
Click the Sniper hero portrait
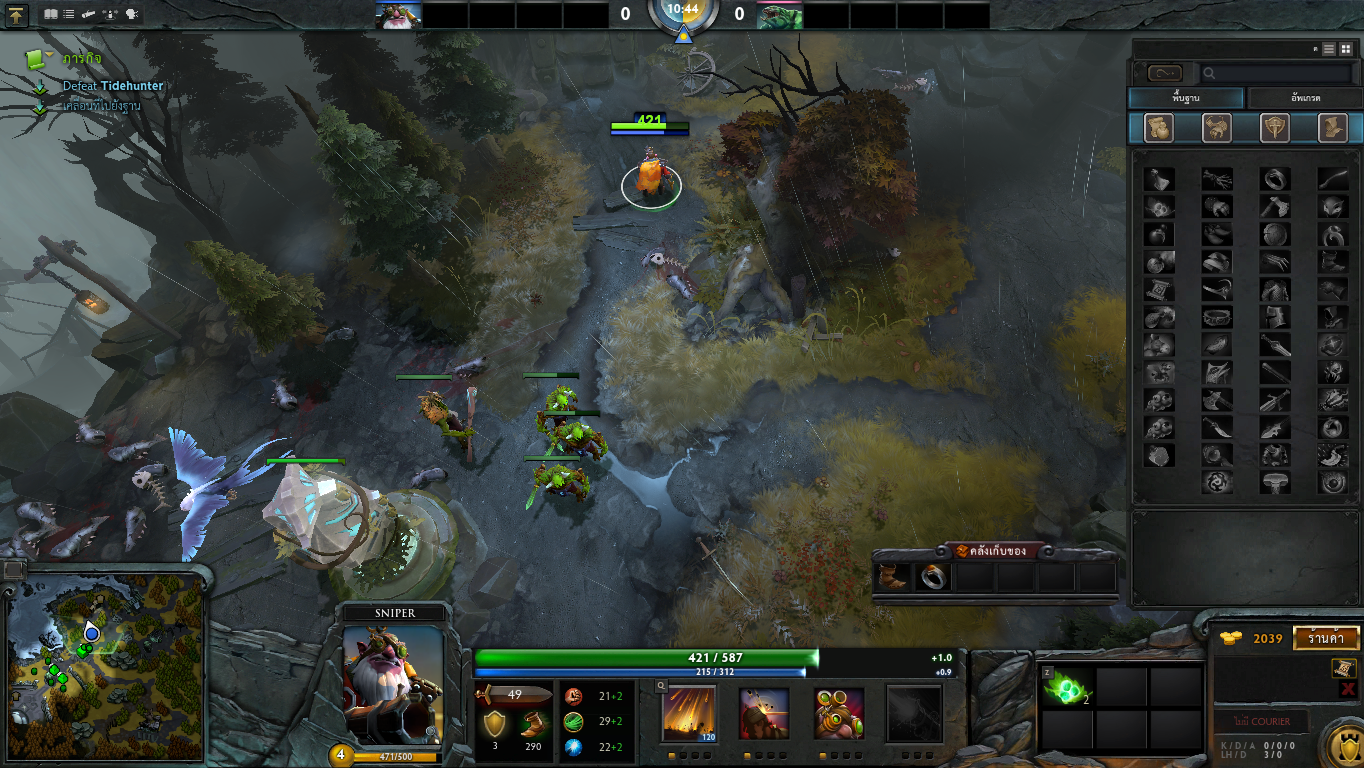tap(392, 685)
